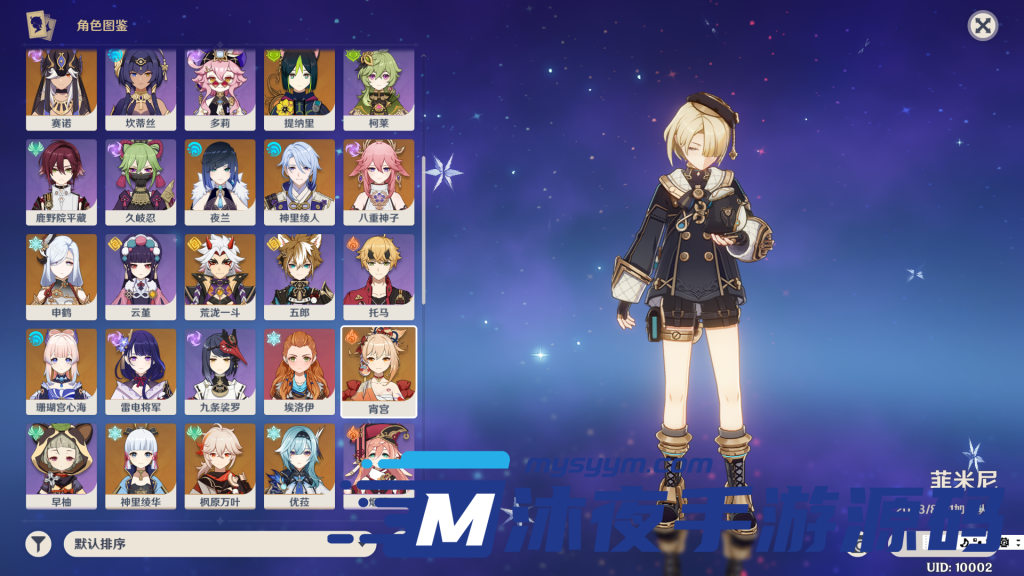Select the 托马 character card

click(379, 276)
